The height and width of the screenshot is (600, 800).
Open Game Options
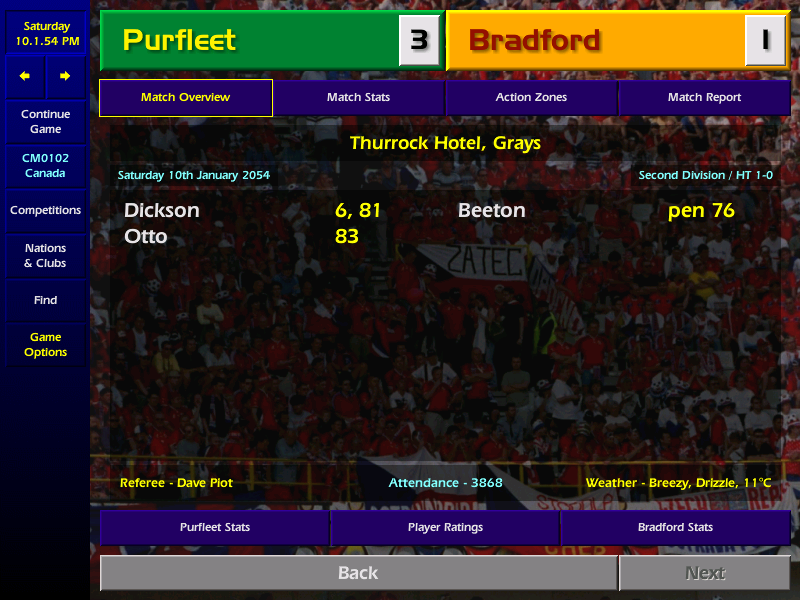click(45, 345)
